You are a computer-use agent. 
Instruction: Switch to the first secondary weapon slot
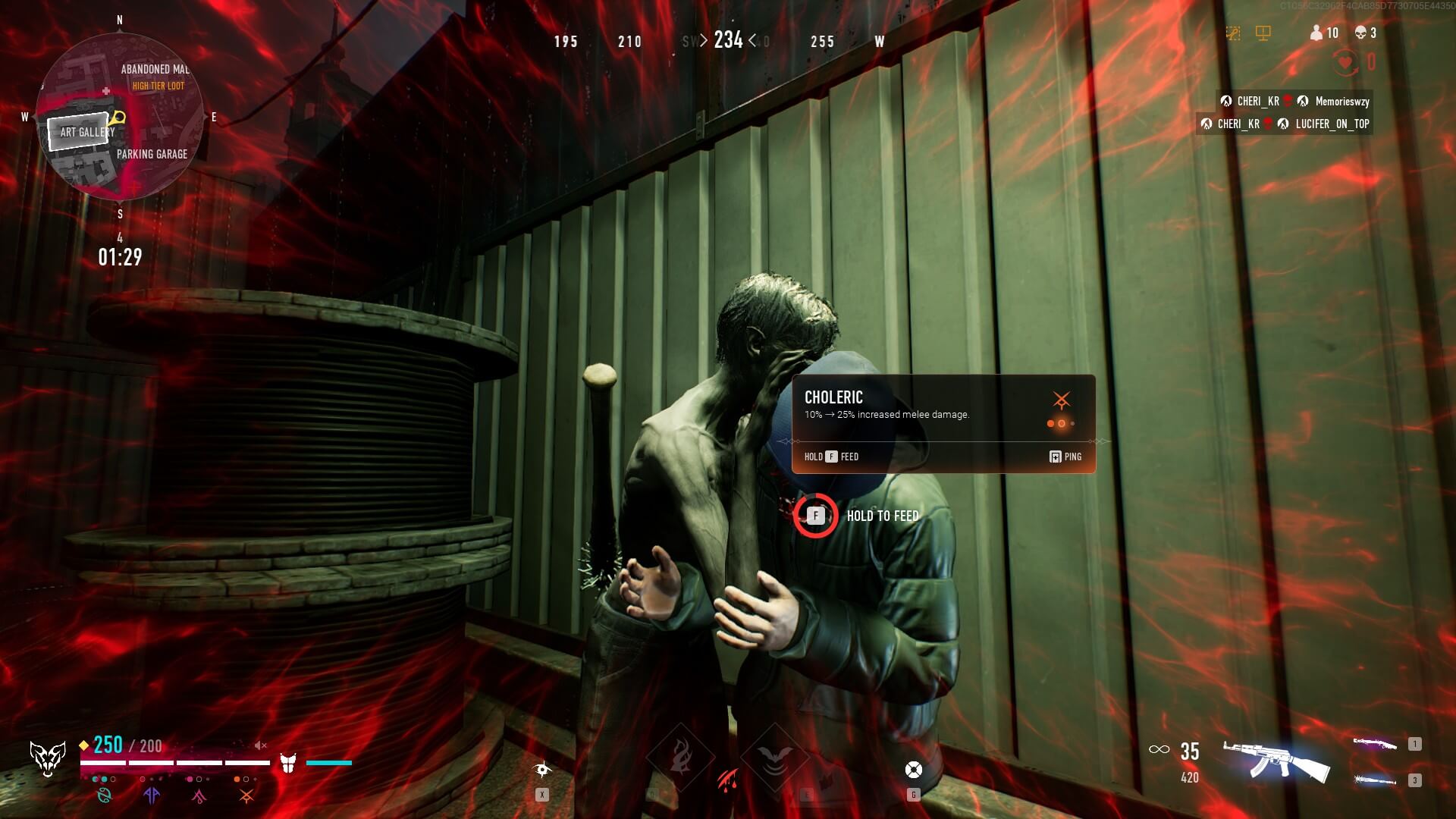pos(1376,744)
